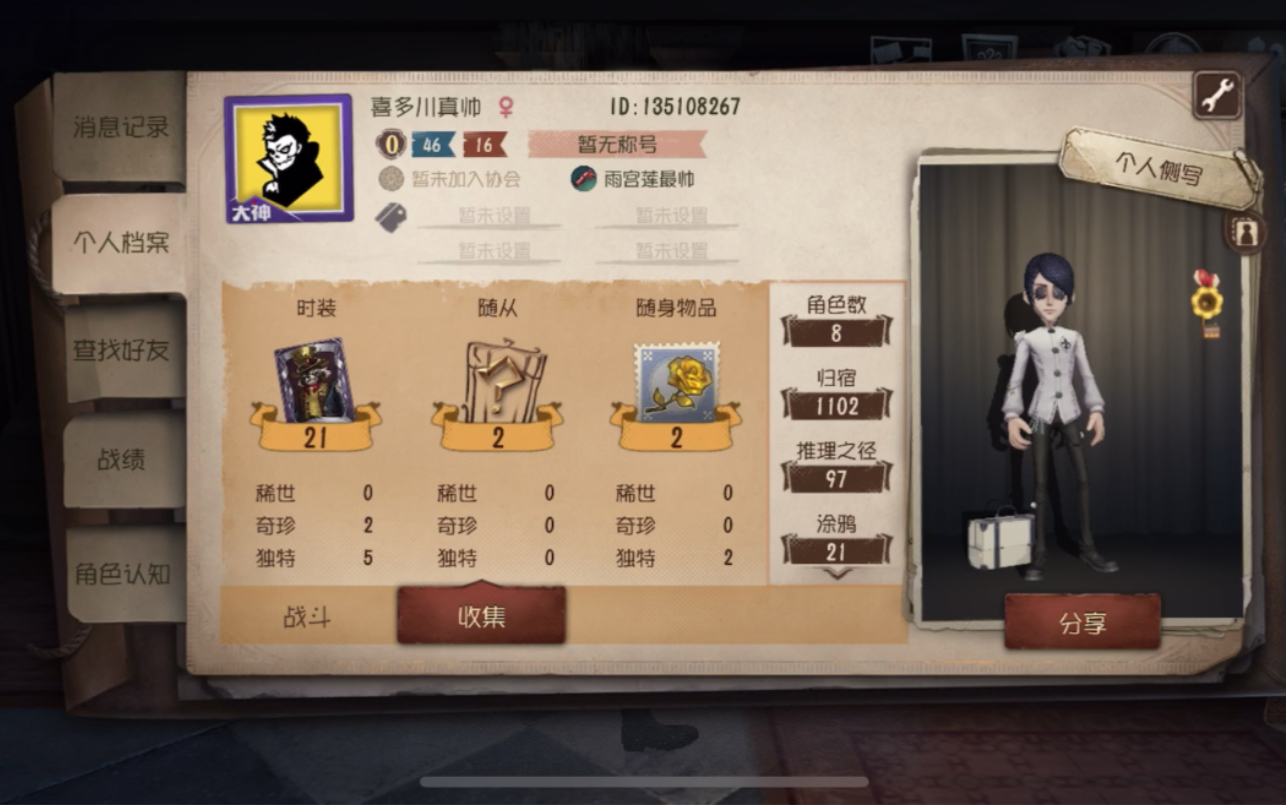Click the tag icon beside the signature slots
1286x805 pixels.
[x=391, y=215]
